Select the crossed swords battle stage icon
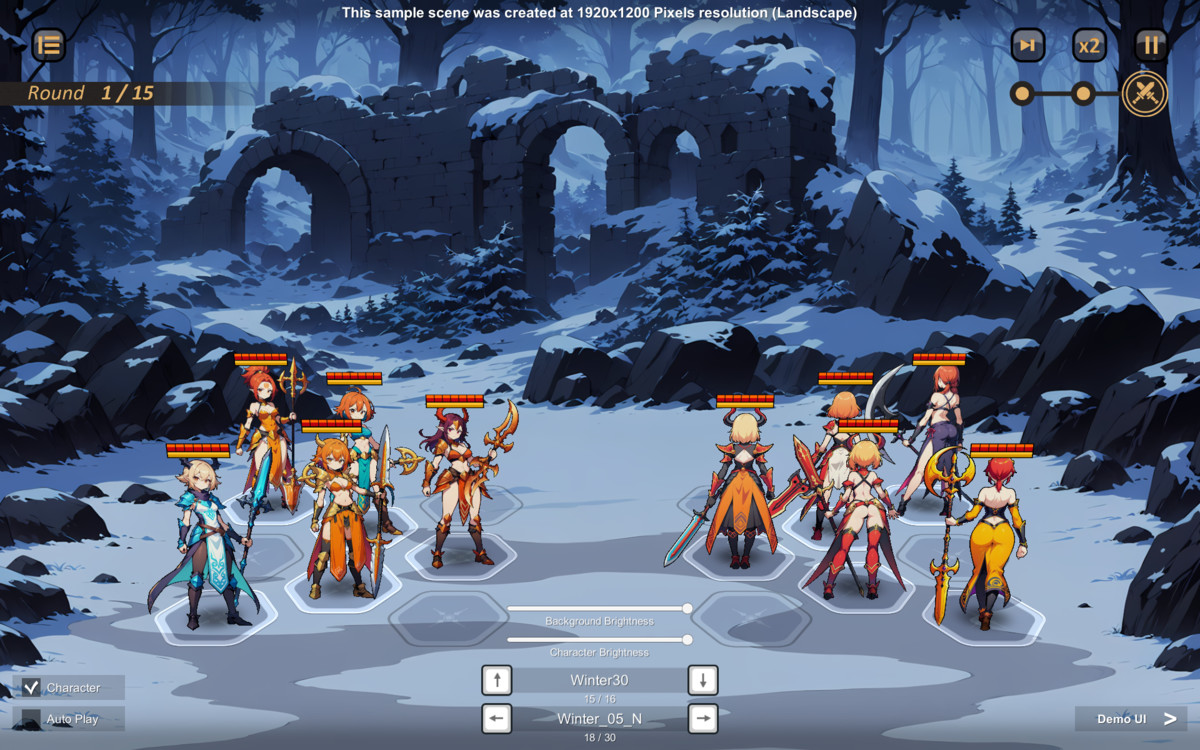The width and height of the screenshot is (1200, 750). point(1144,94)
